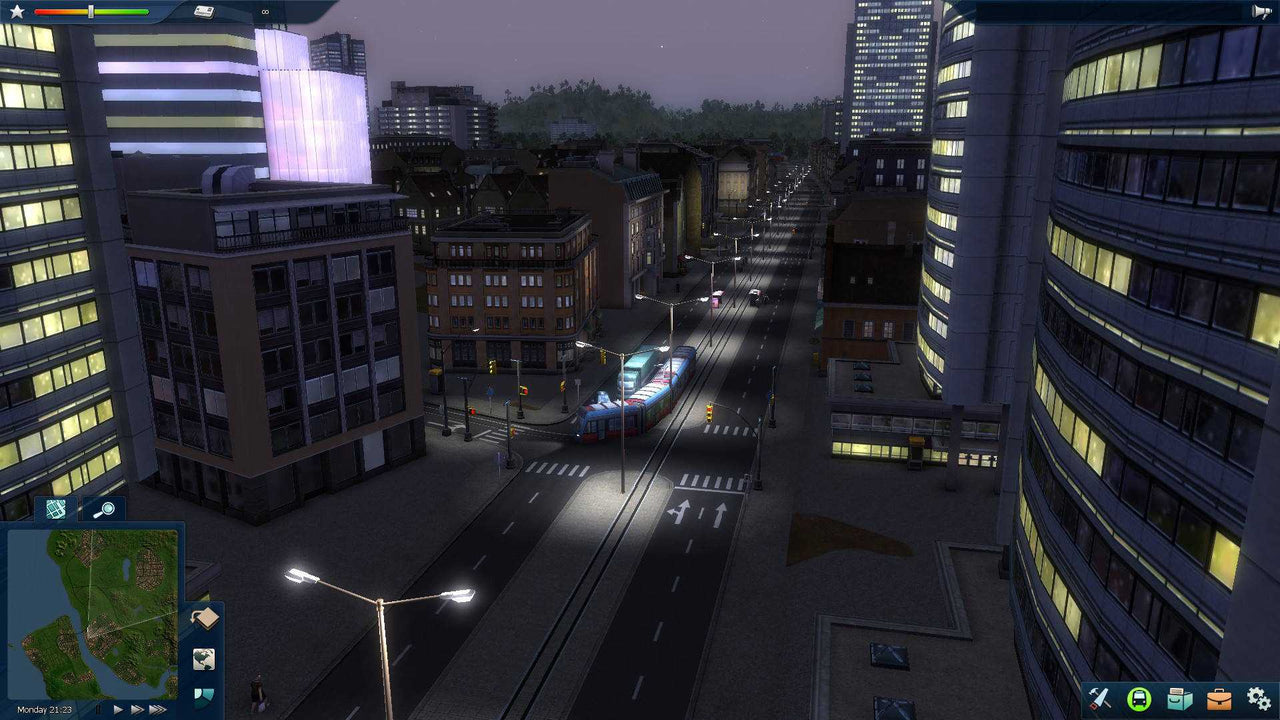Open game settings with the gears icon
The width and height of the screenshot is (1280, 720).
click(1259, 699)
